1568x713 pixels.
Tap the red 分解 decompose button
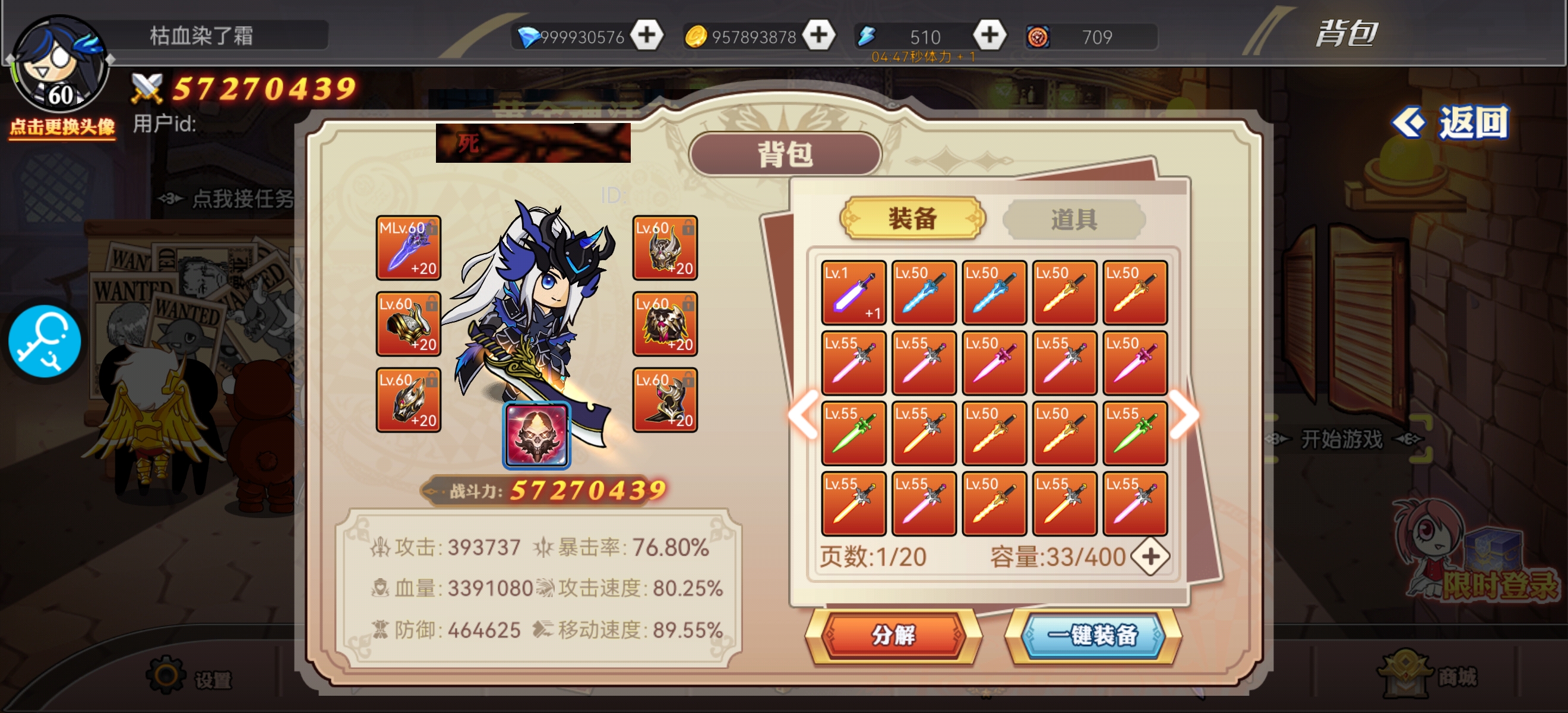coord(893,635)
